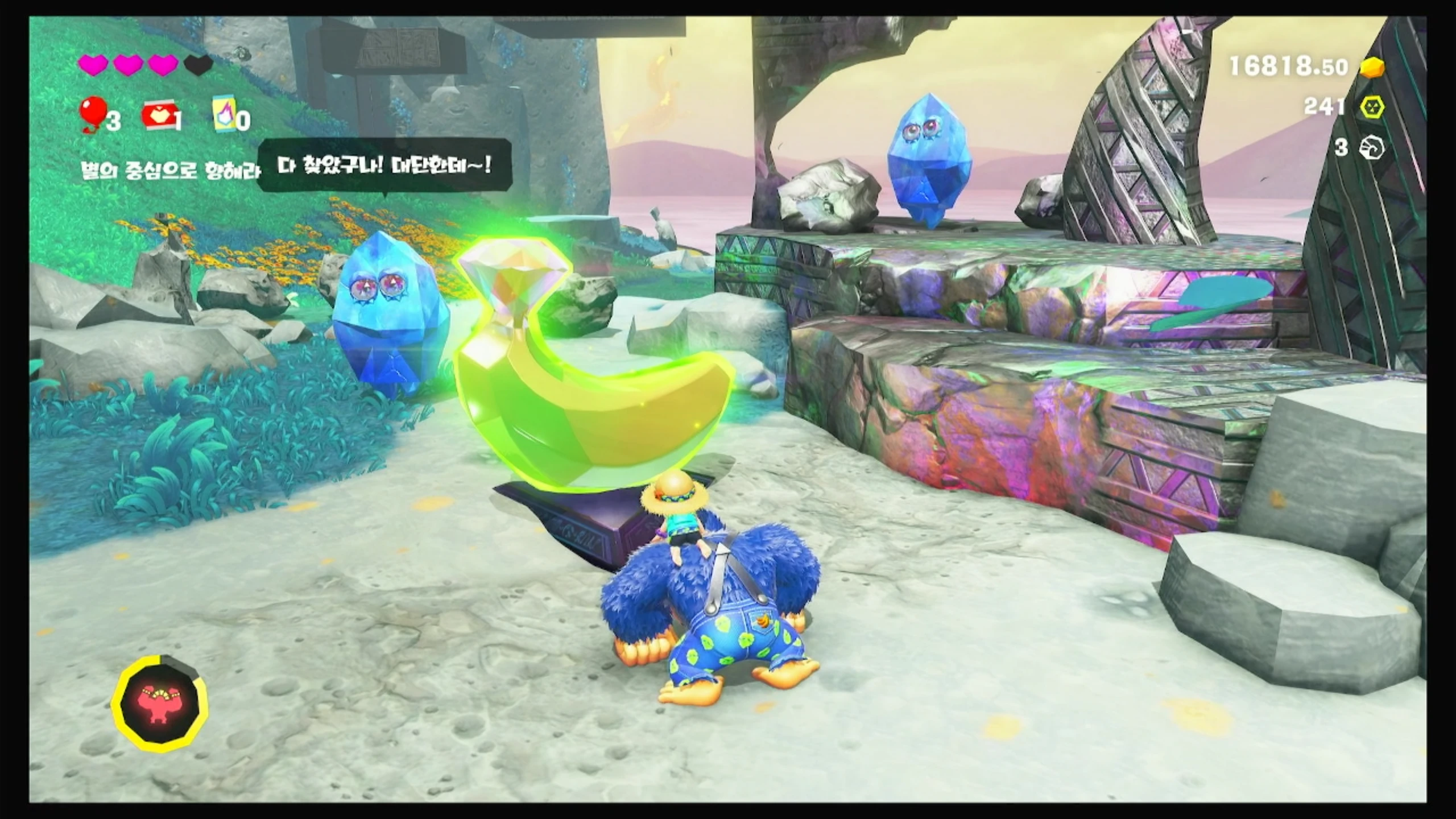Viewport: 1456px width, 819px height.
Task: Click the fossil counter icon
Action: tap(1371, 148)
